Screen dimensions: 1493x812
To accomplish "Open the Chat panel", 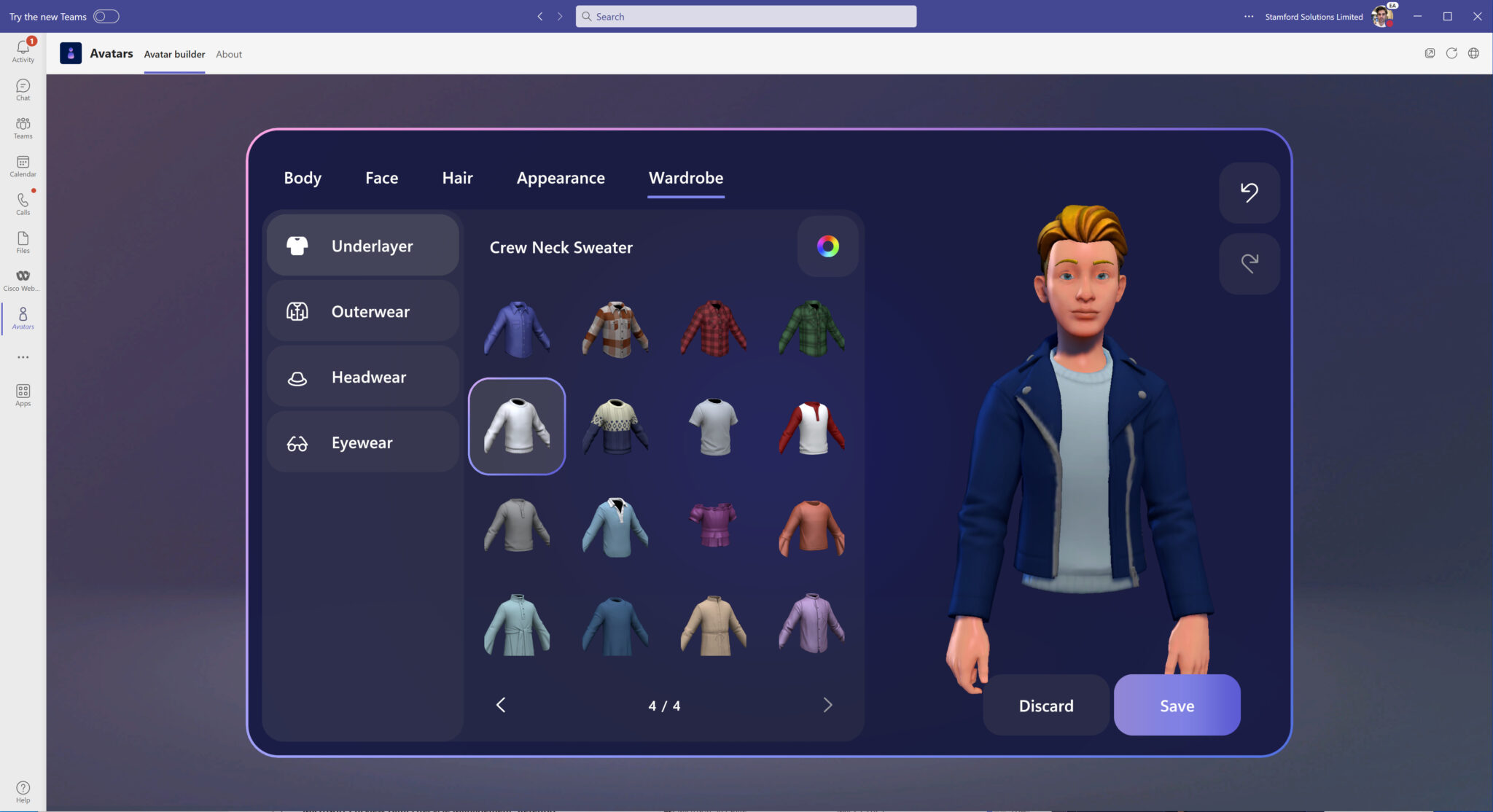I will tap(23, 90).
